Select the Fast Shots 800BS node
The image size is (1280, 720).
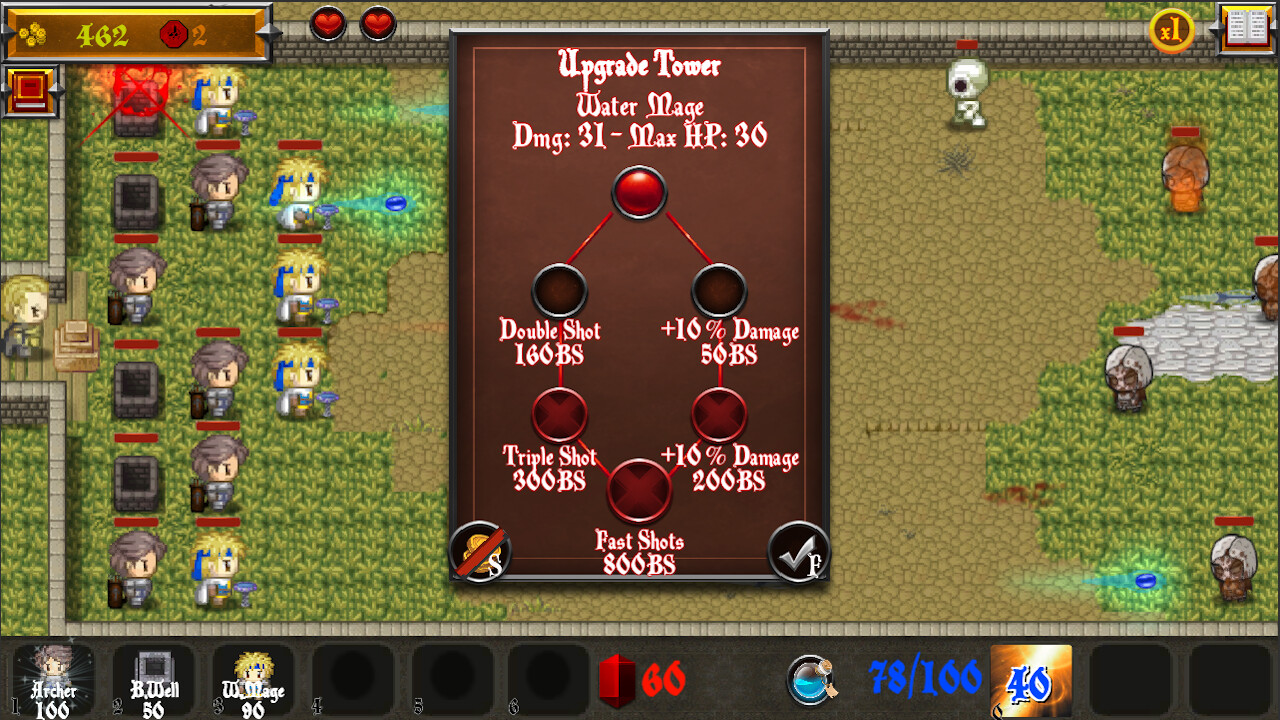pos(639,490)
